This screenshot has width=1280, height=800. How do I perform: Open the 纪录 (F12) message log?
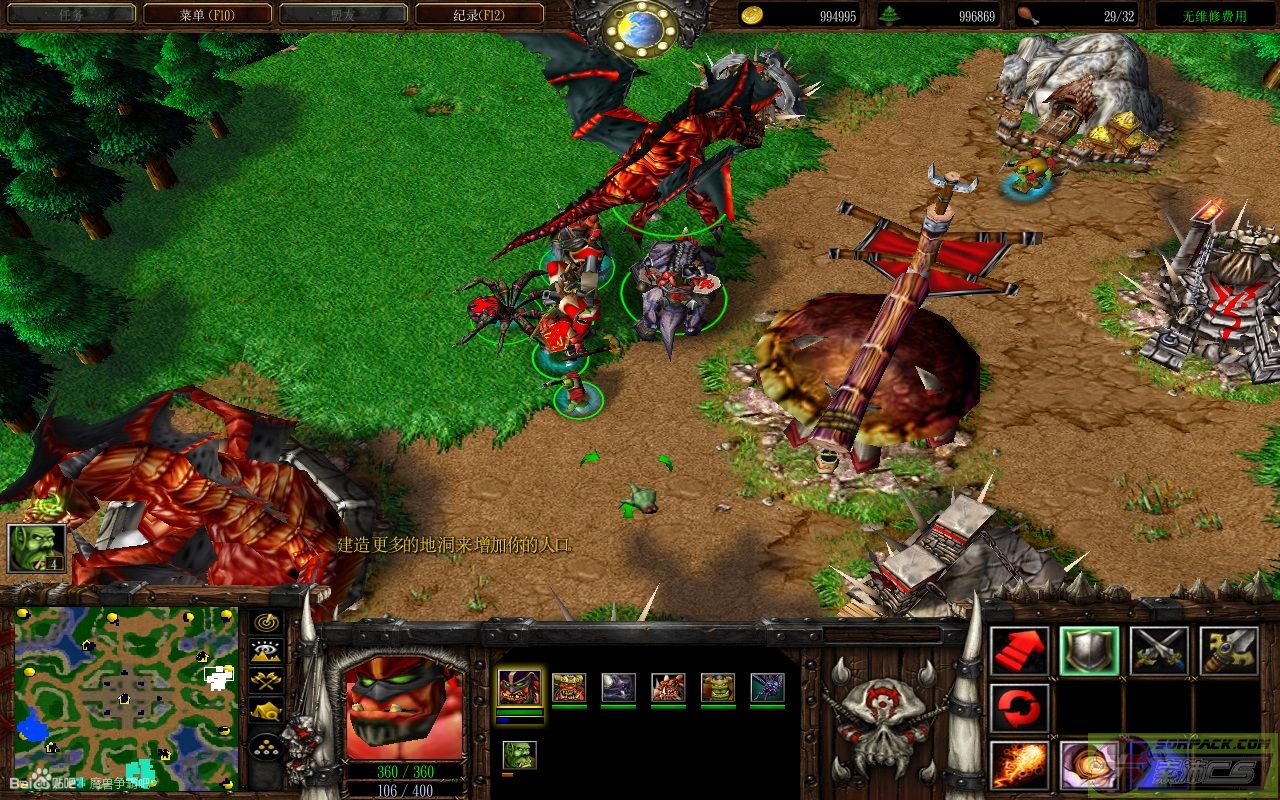[x=479, y=14]
